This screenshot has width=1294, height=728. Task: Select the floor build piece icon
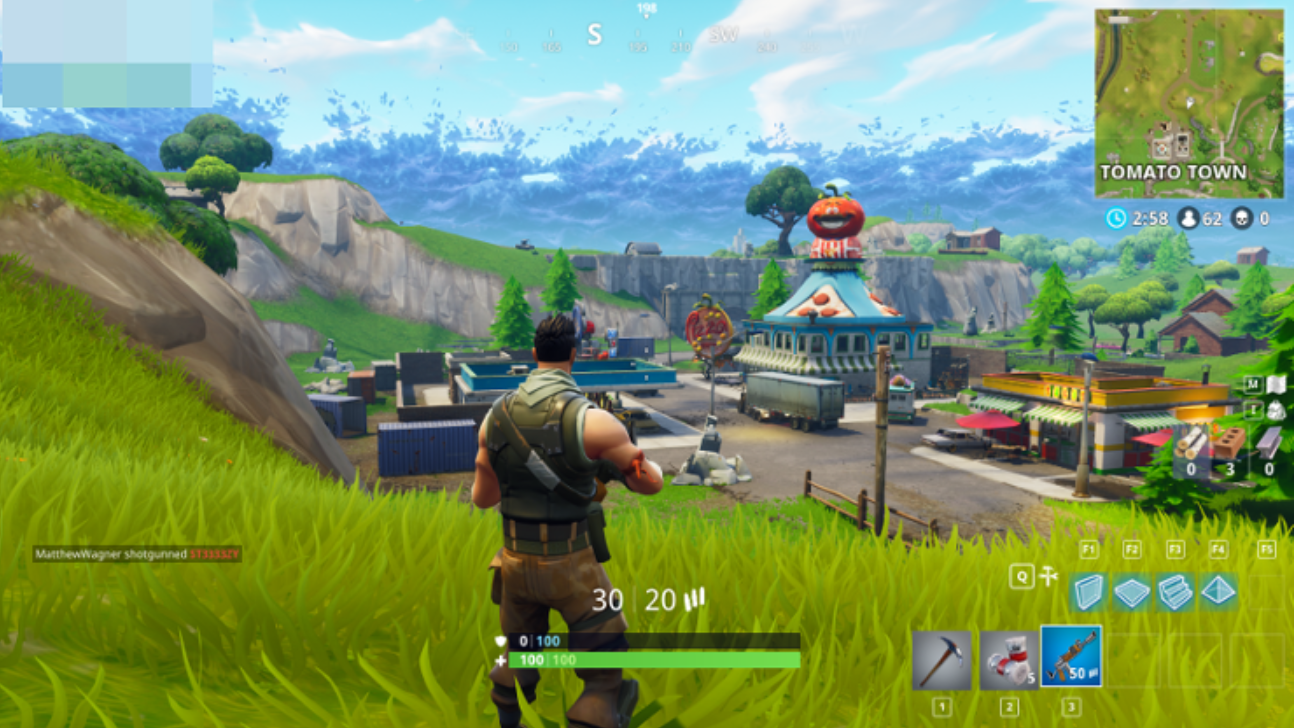click(x=1130, y=592)
